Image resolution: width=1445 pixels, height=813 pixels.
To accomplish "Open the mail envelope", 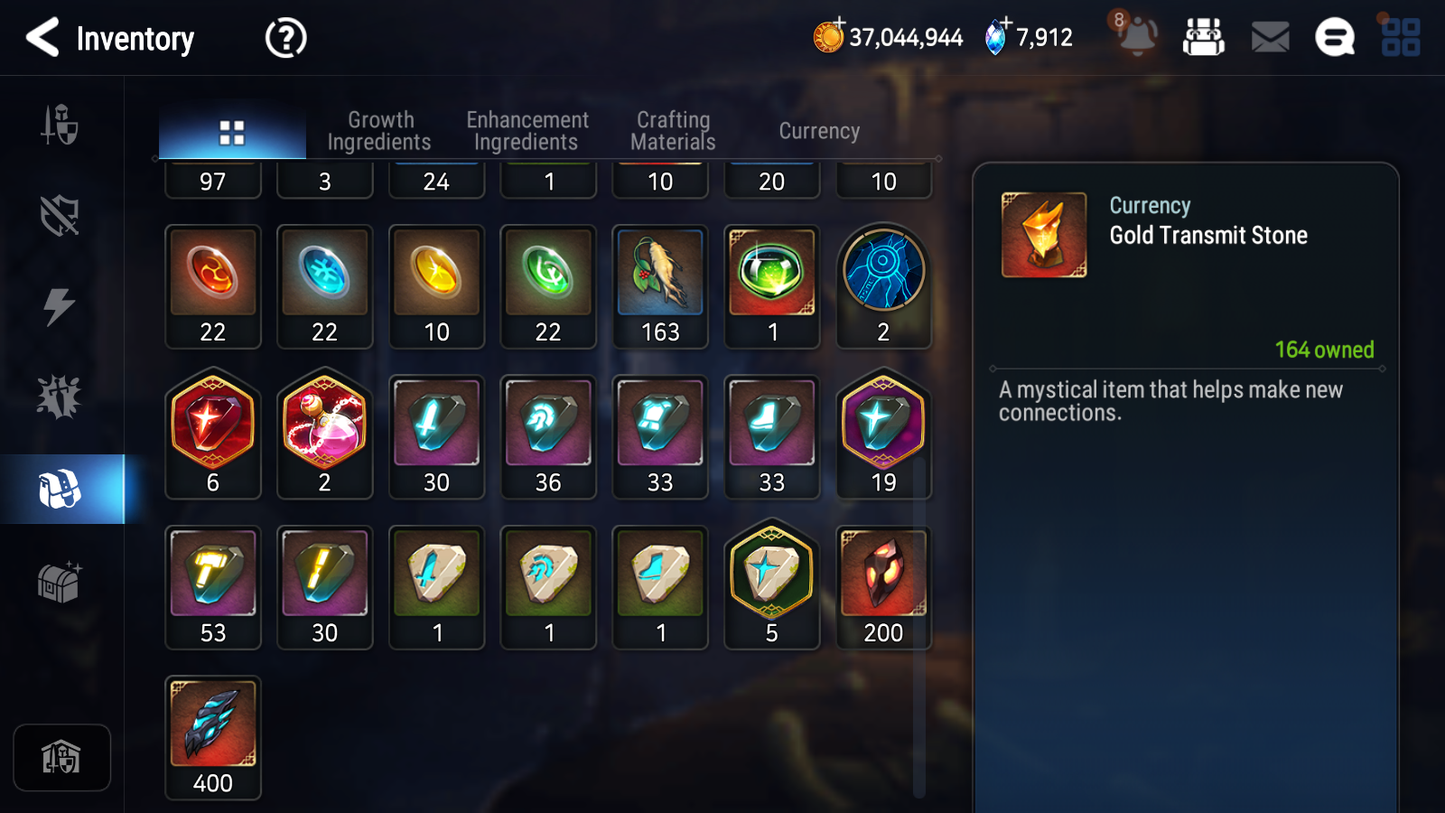I will click(x=1270, y=38).
